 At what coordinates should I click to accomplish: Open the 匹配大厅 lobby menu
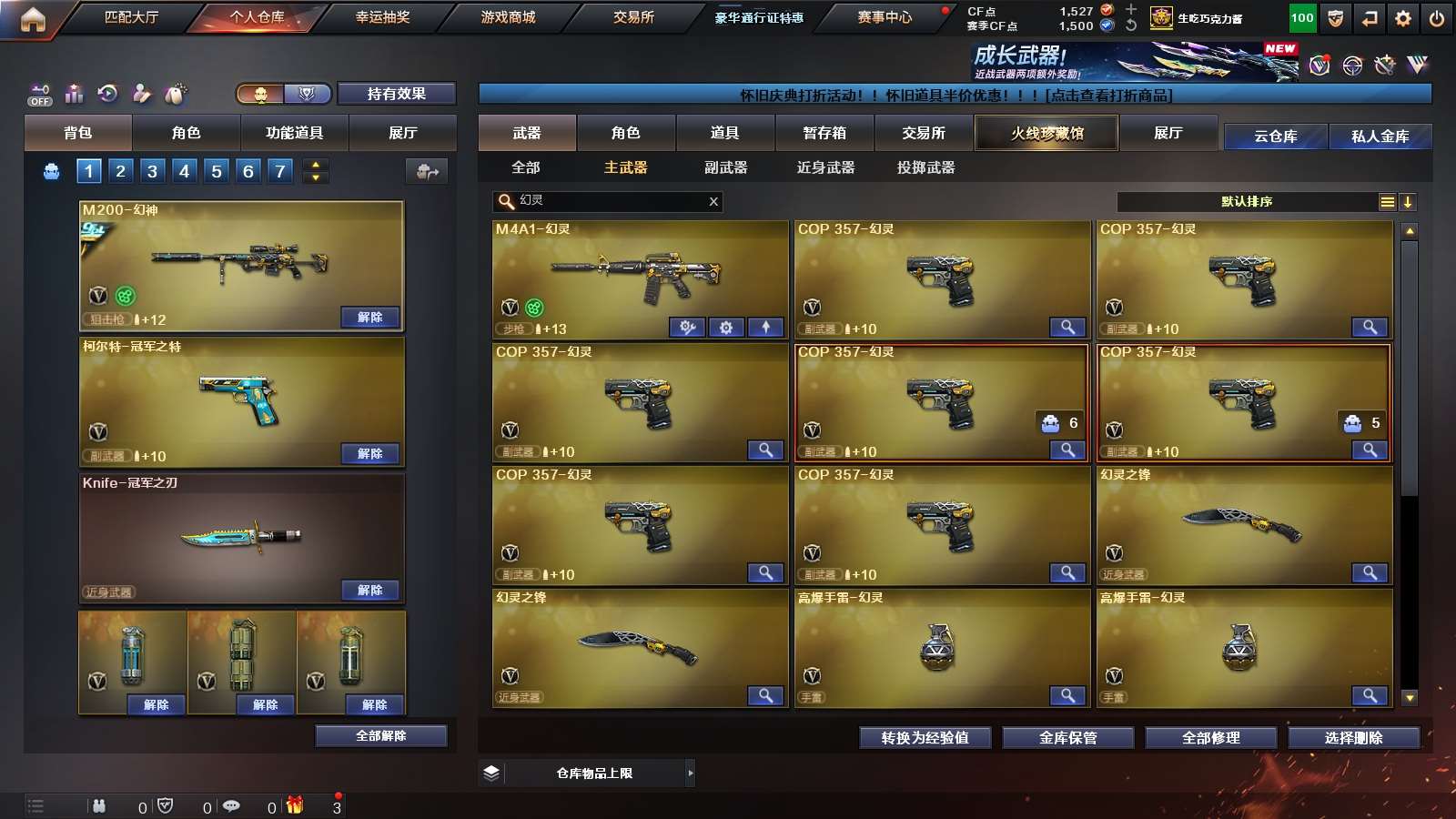(x=131, y=17)
